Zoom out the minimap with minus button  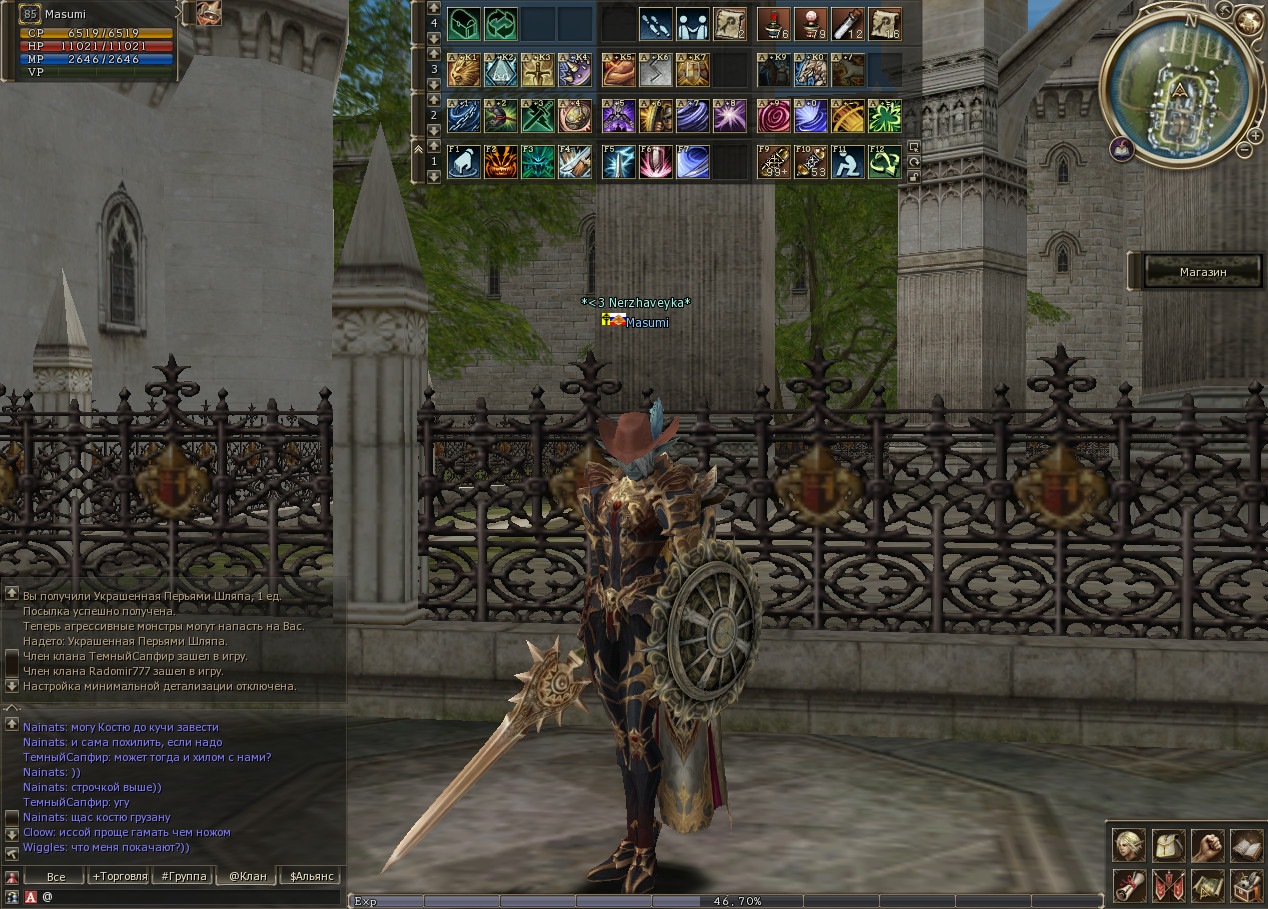coord(1243,150)
